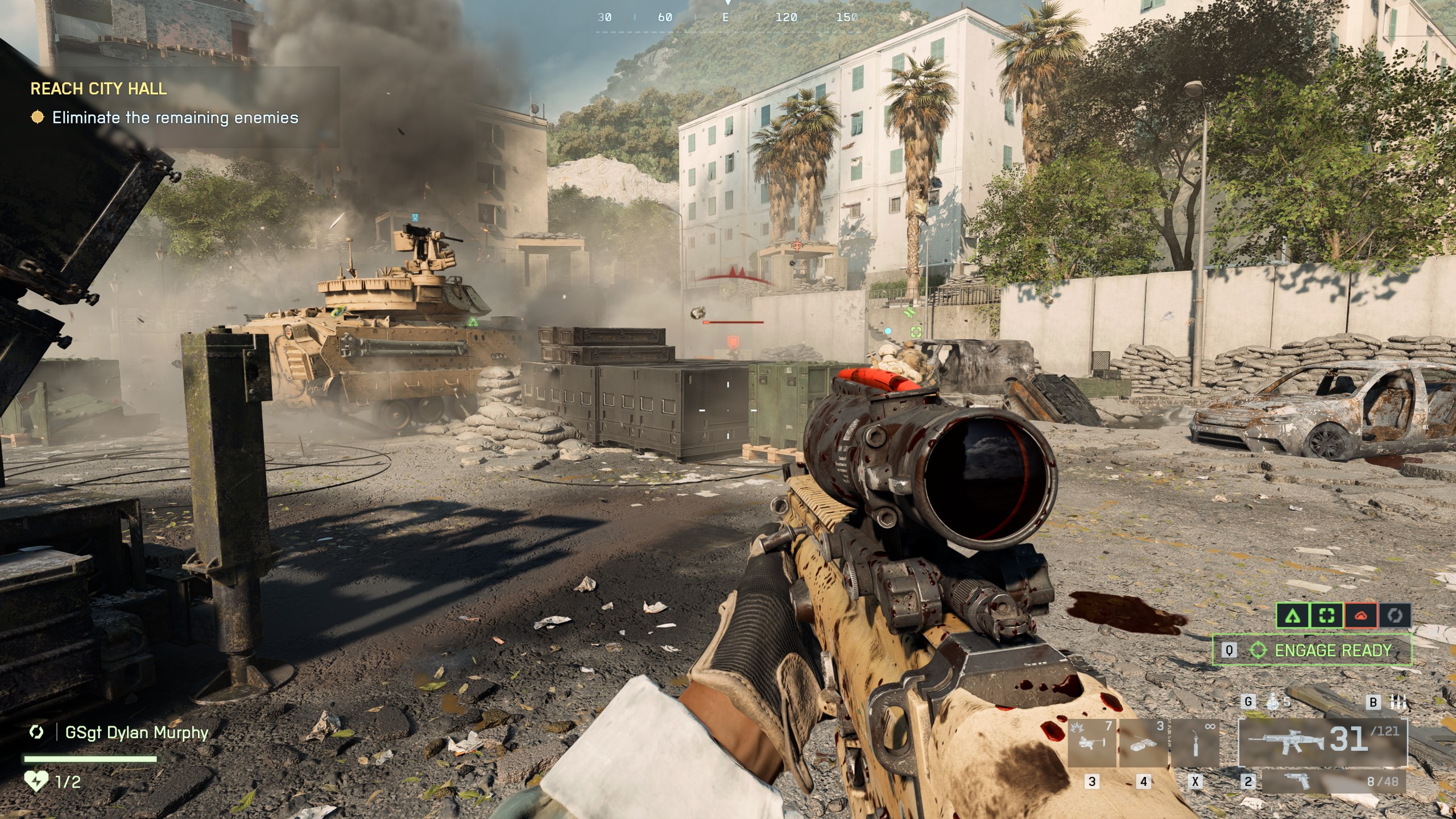Click the compass heading bar
The image size is (1456, 819).
[x=727, y=18]
